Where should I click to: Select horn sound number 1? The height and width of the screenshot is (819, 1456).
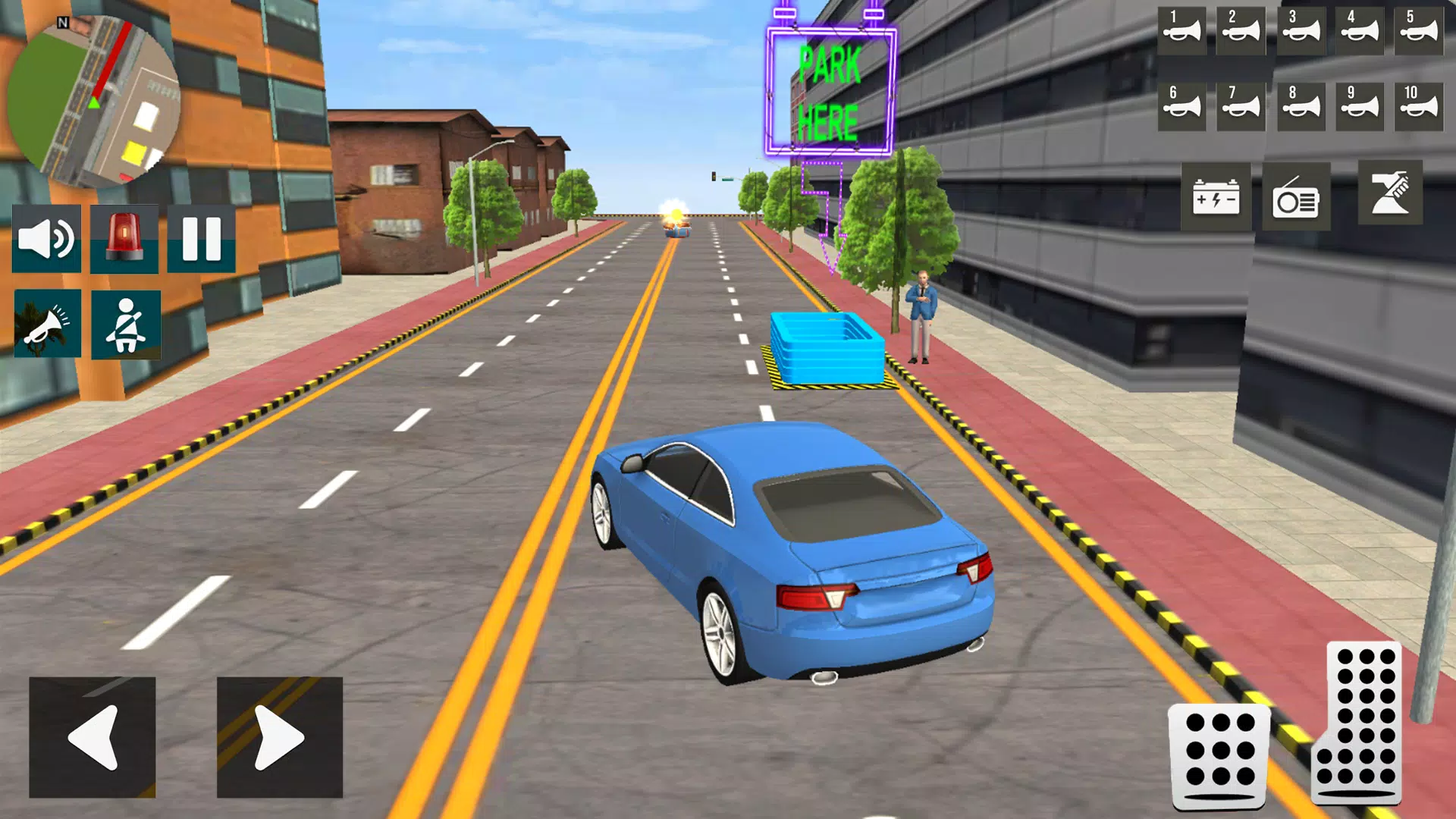coord(1181,30)
